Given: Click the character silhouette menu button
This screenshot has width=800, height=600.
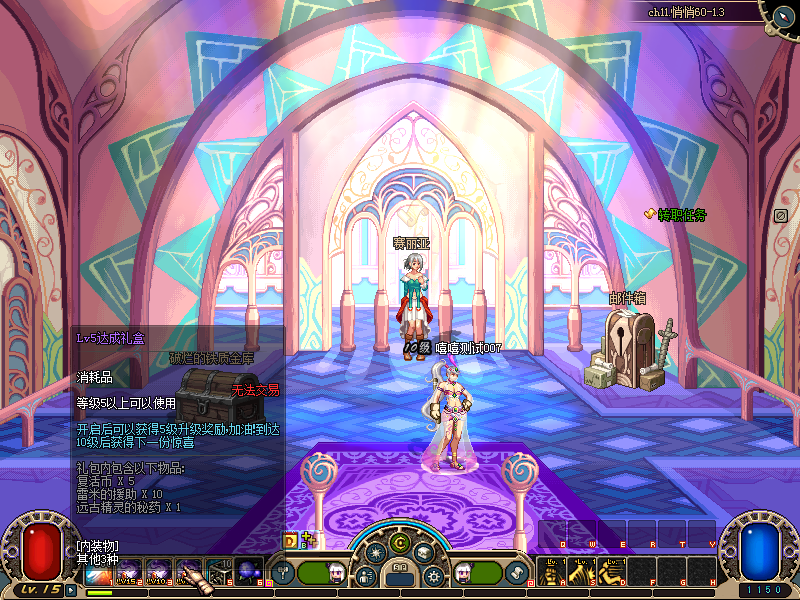Looking at the screenshot, I should tap(366, 577).
